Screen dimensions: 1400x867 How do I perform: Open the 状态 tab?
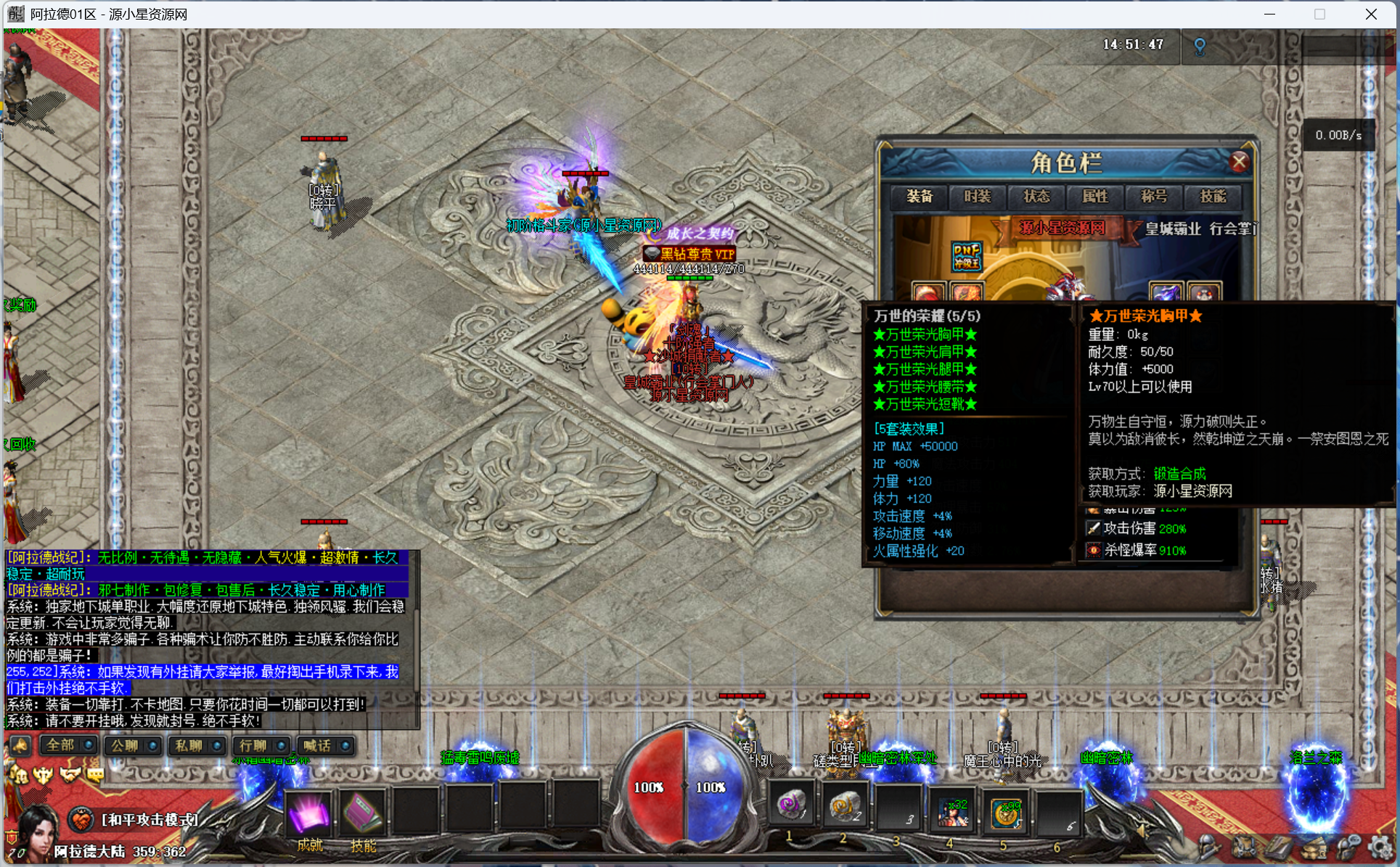click(1036, 197)
